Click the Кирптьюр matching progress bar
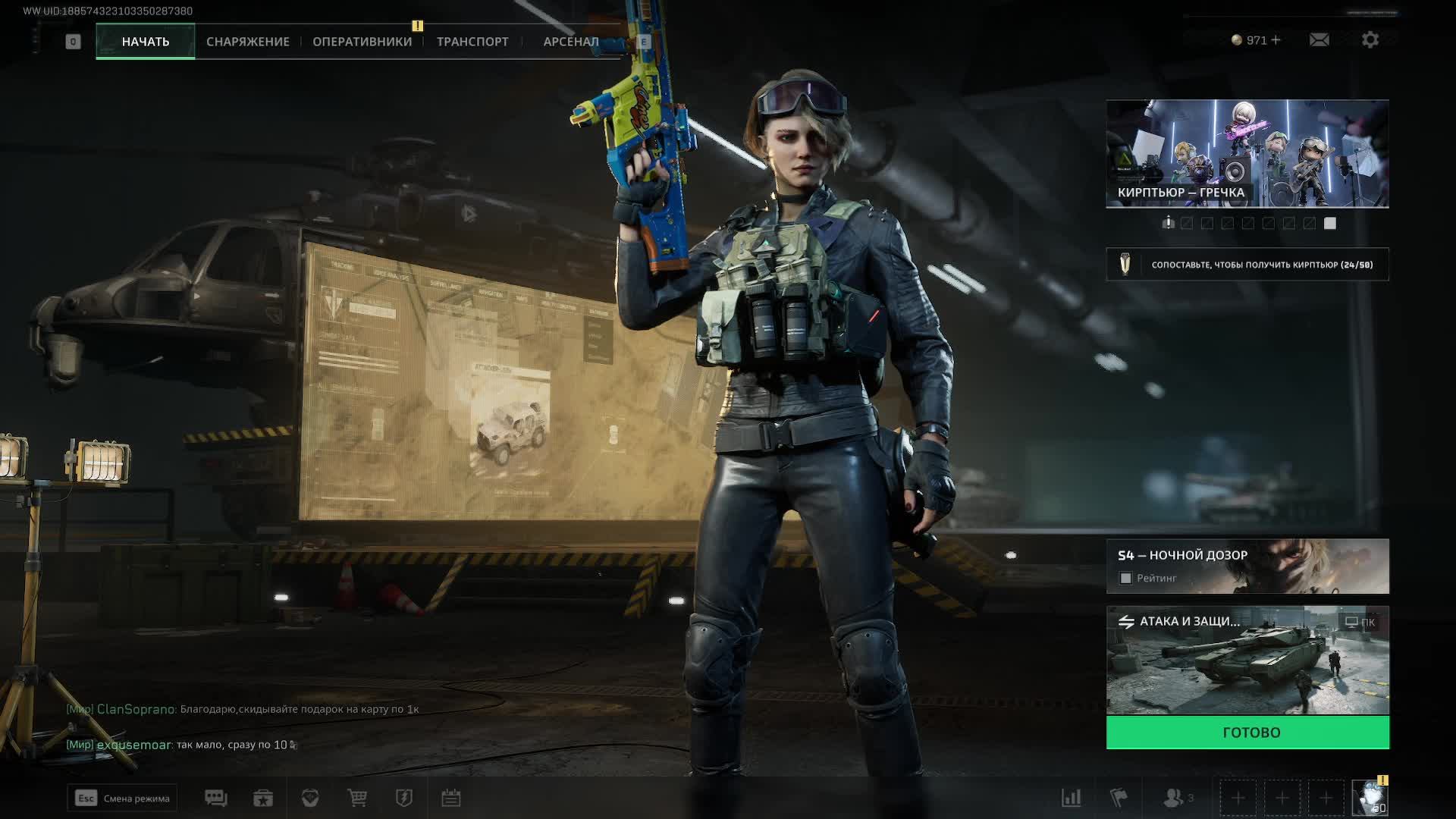 [1247, 265]
